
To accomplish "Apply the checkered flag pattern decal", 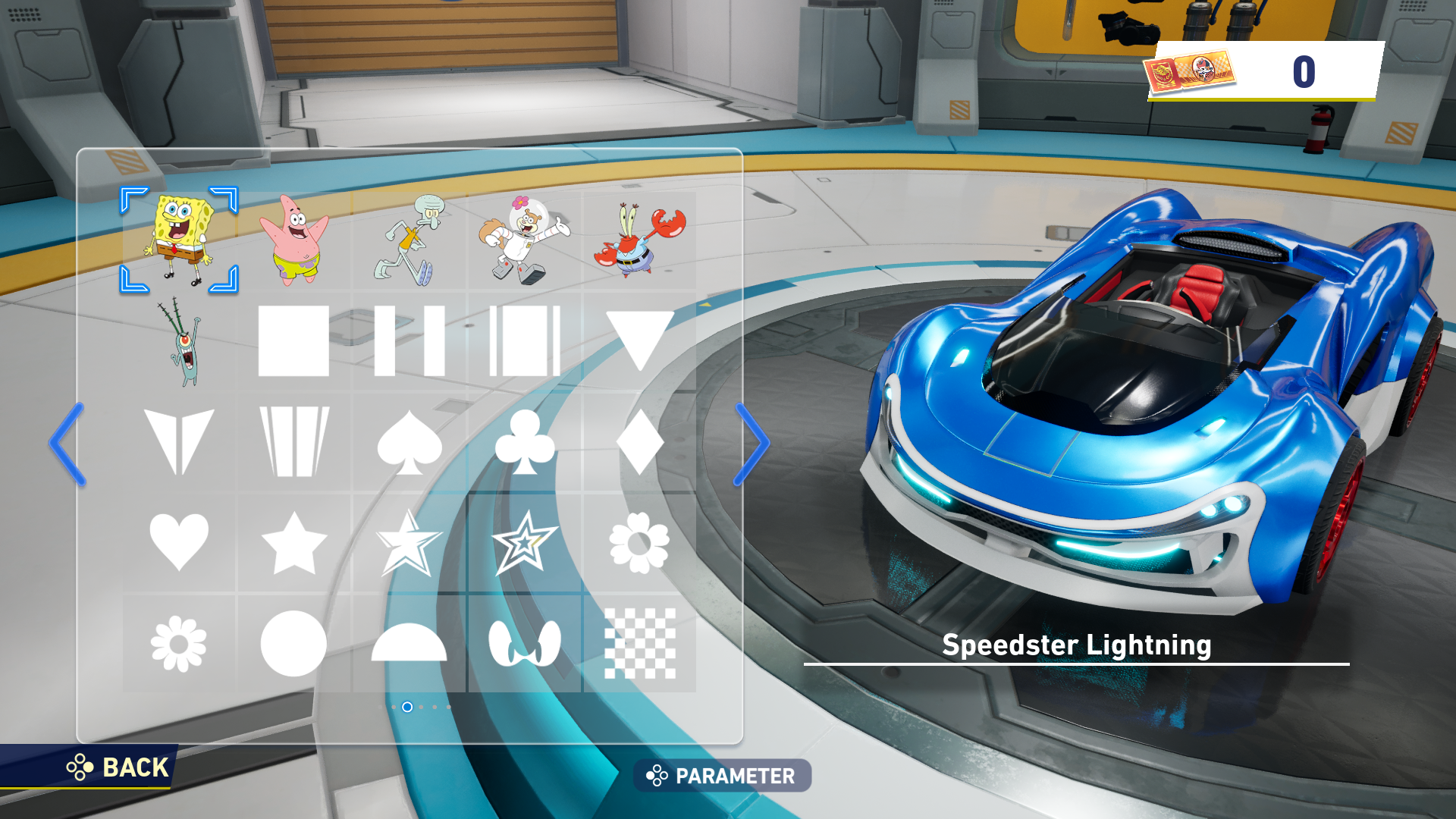I will pyautogui.click(x=639, y=644).
